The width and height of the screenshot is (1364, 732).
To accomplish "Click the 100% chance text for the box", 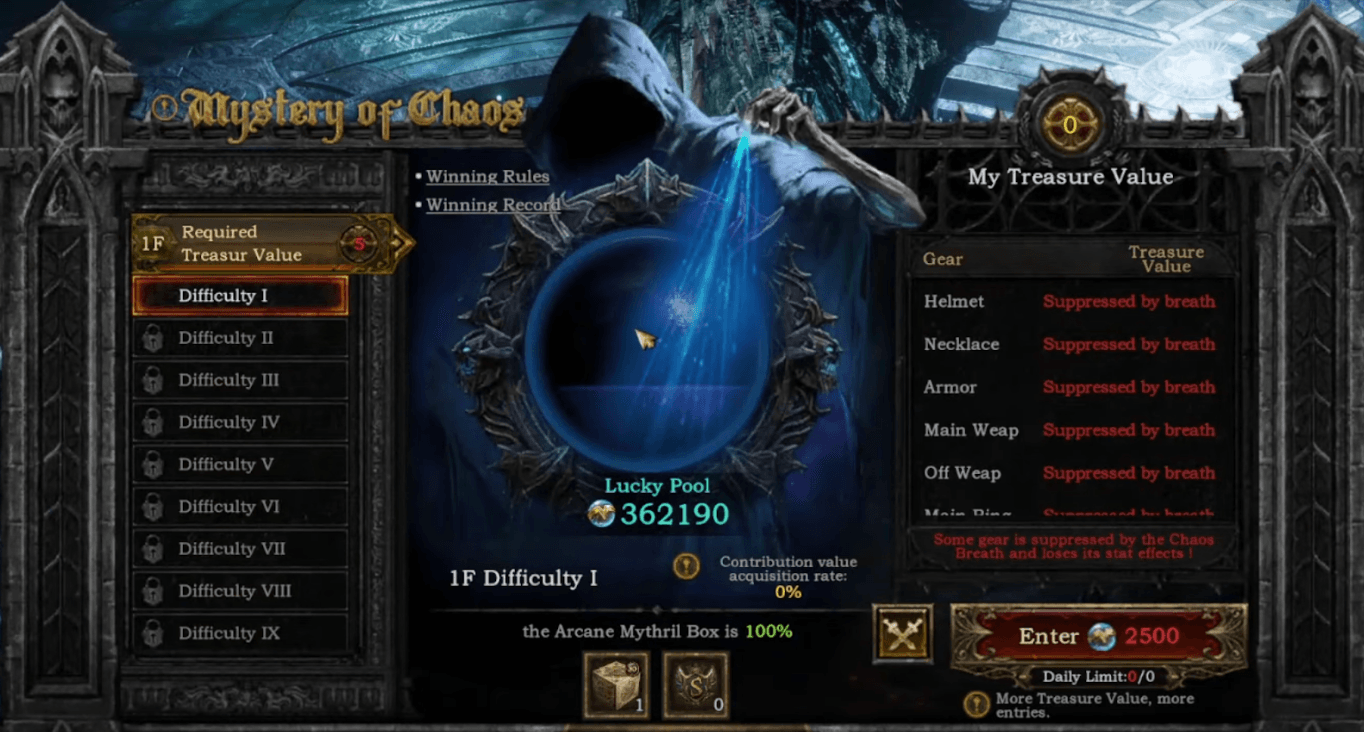I will (x=768, y=631).
